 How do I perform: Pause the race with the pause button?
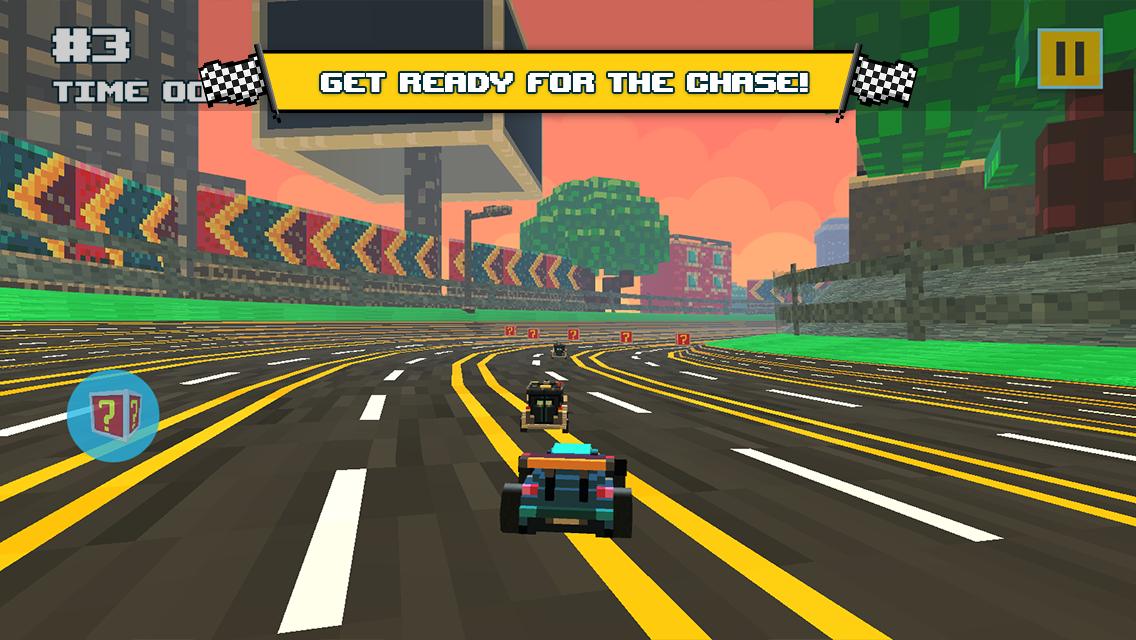[1069, 59]
